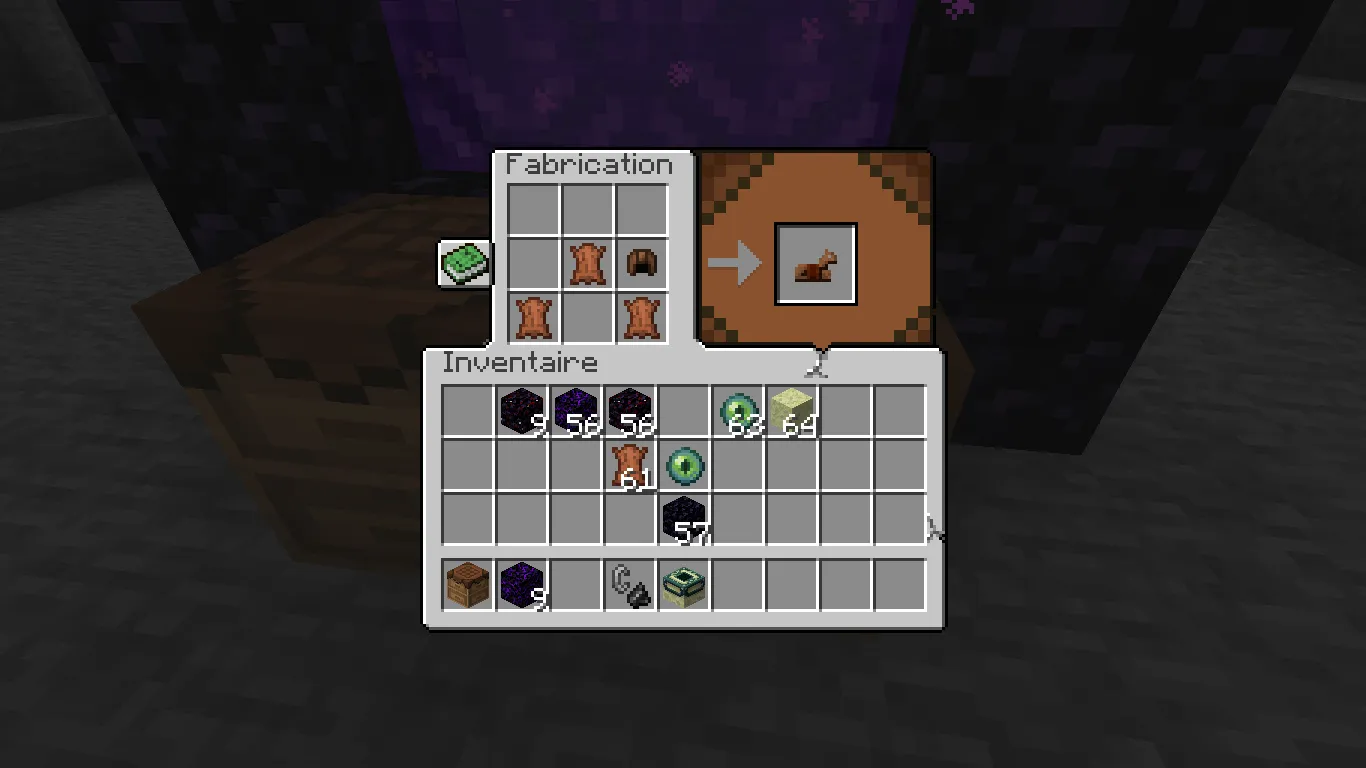
Task: Select the leather in the bottom-right crafting slot
Action: coord(641,315)
